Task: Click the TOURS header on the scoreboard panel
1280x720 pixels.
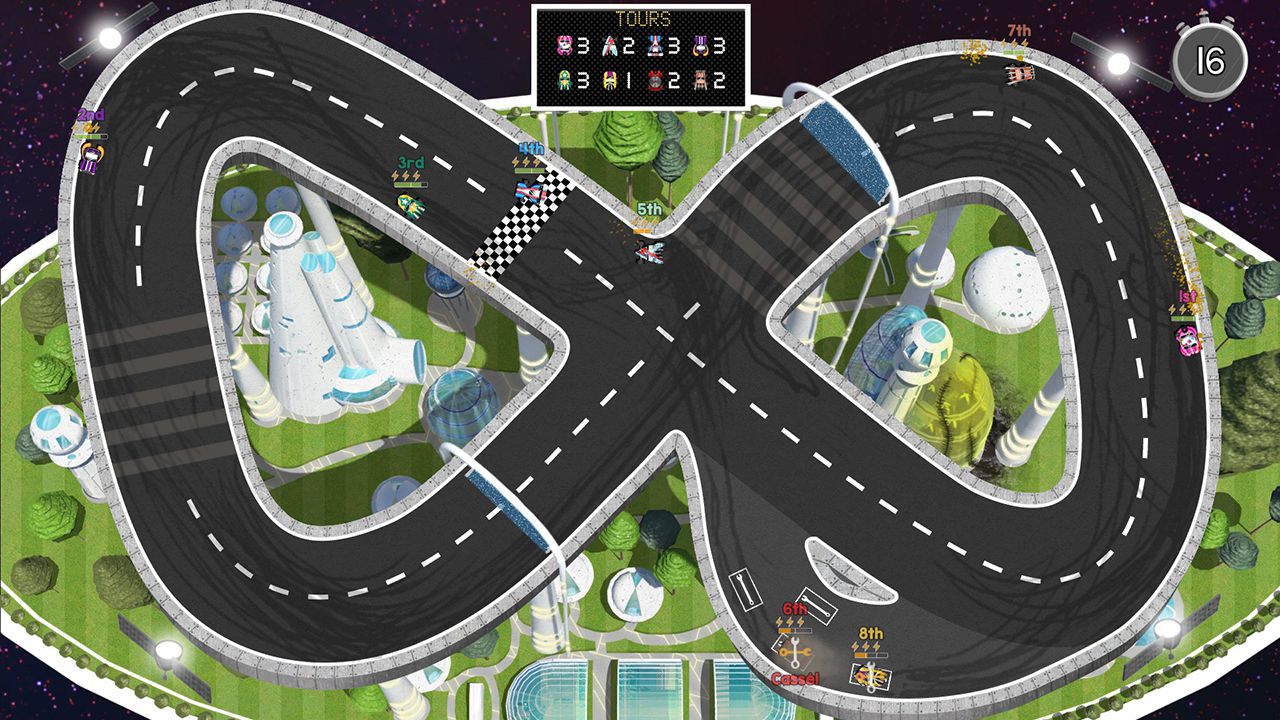Action: [642, 18]
